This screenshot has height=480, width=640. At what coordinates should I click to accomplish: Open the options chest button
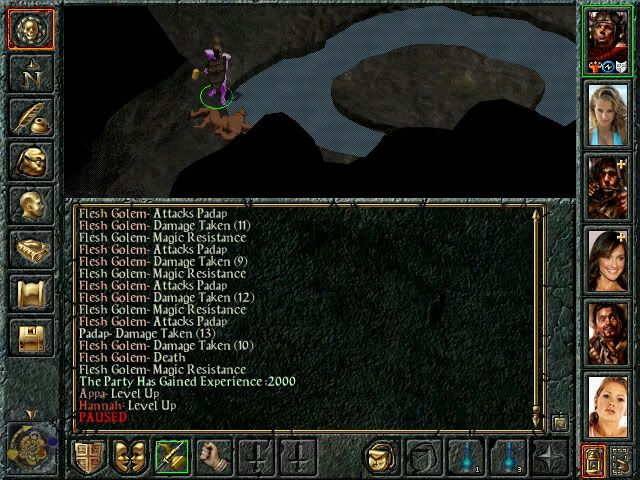[x=29, y=338]
